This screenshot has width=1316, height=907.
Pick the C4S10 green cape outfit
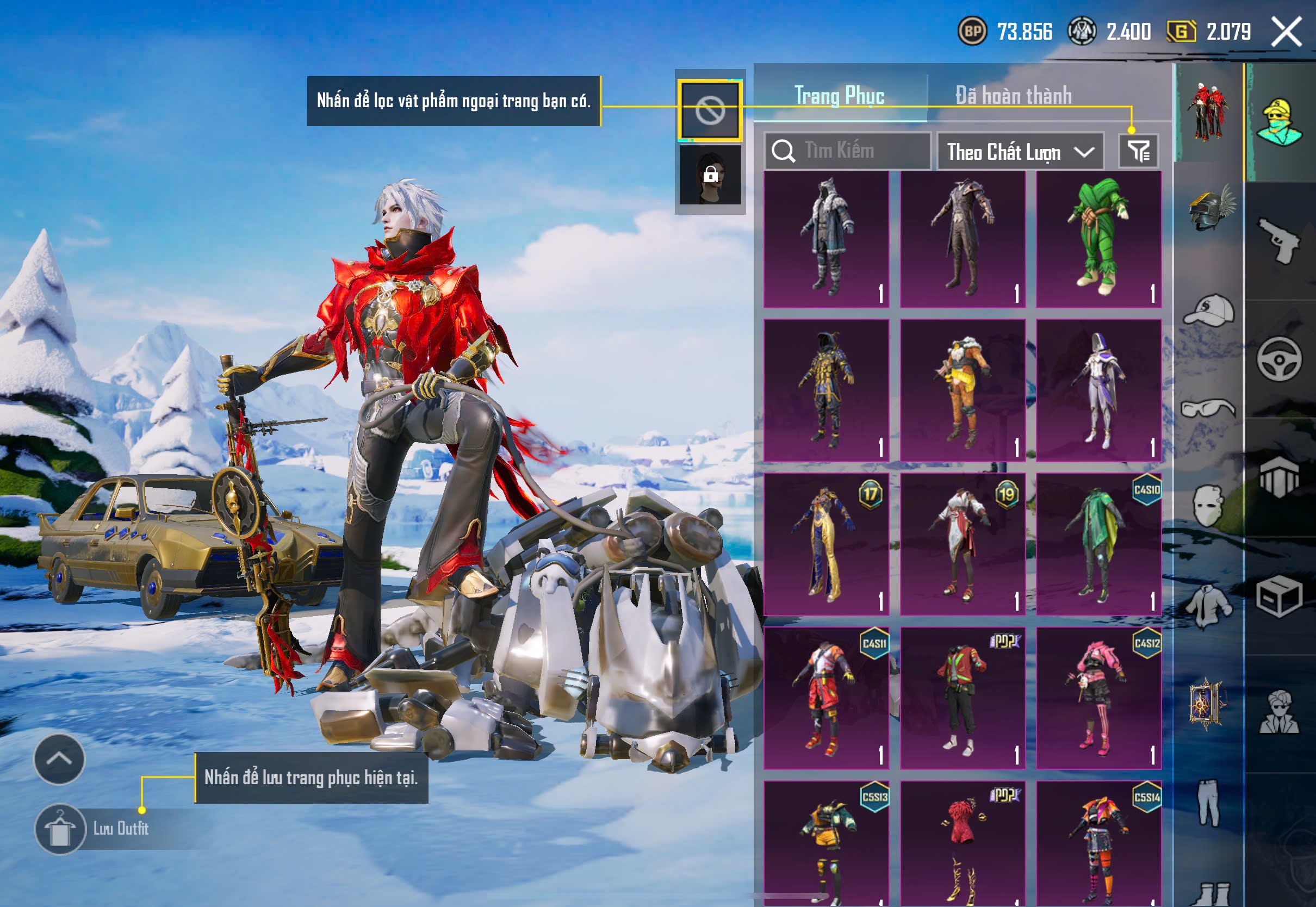[1098, 544]
